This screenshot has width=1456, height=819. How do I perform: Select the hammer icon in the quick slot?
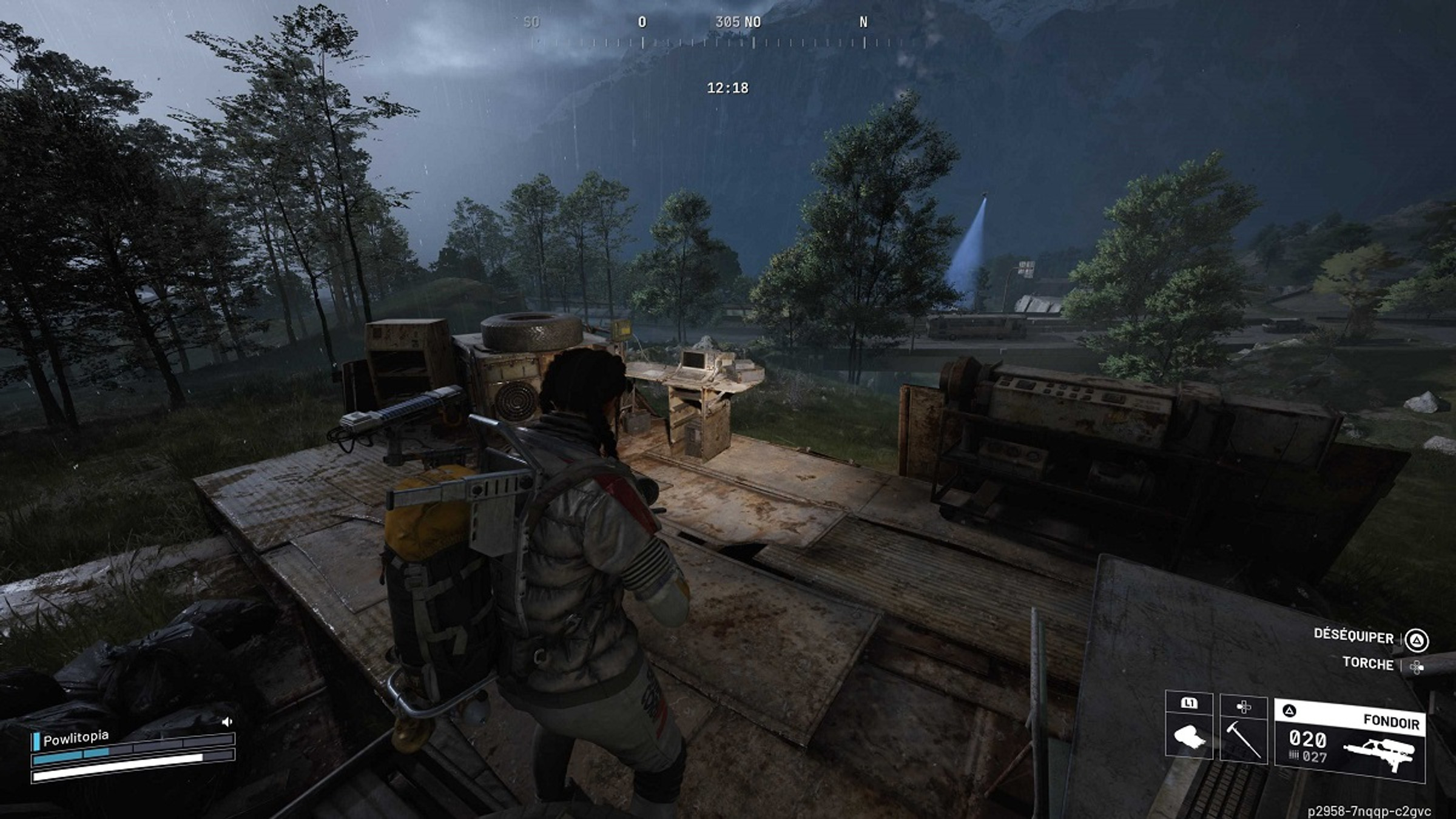coord(1244,740)
